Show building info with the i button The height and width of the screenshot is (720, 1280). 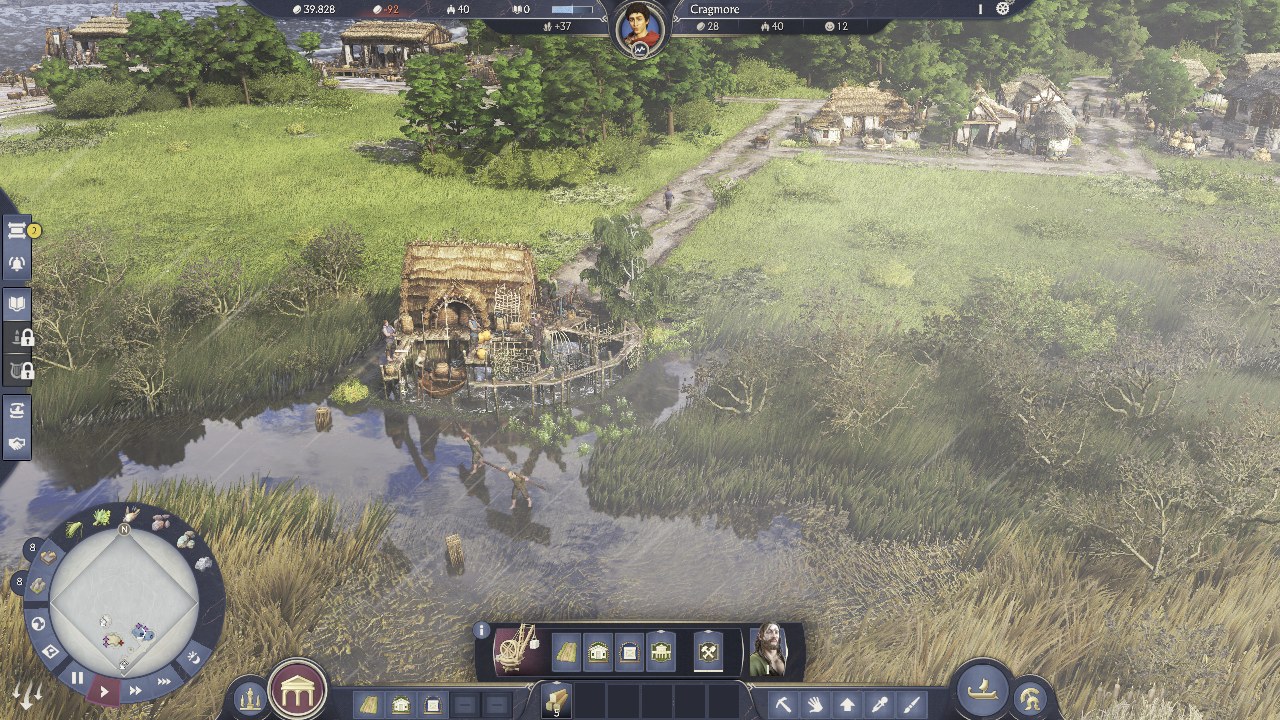482,631
